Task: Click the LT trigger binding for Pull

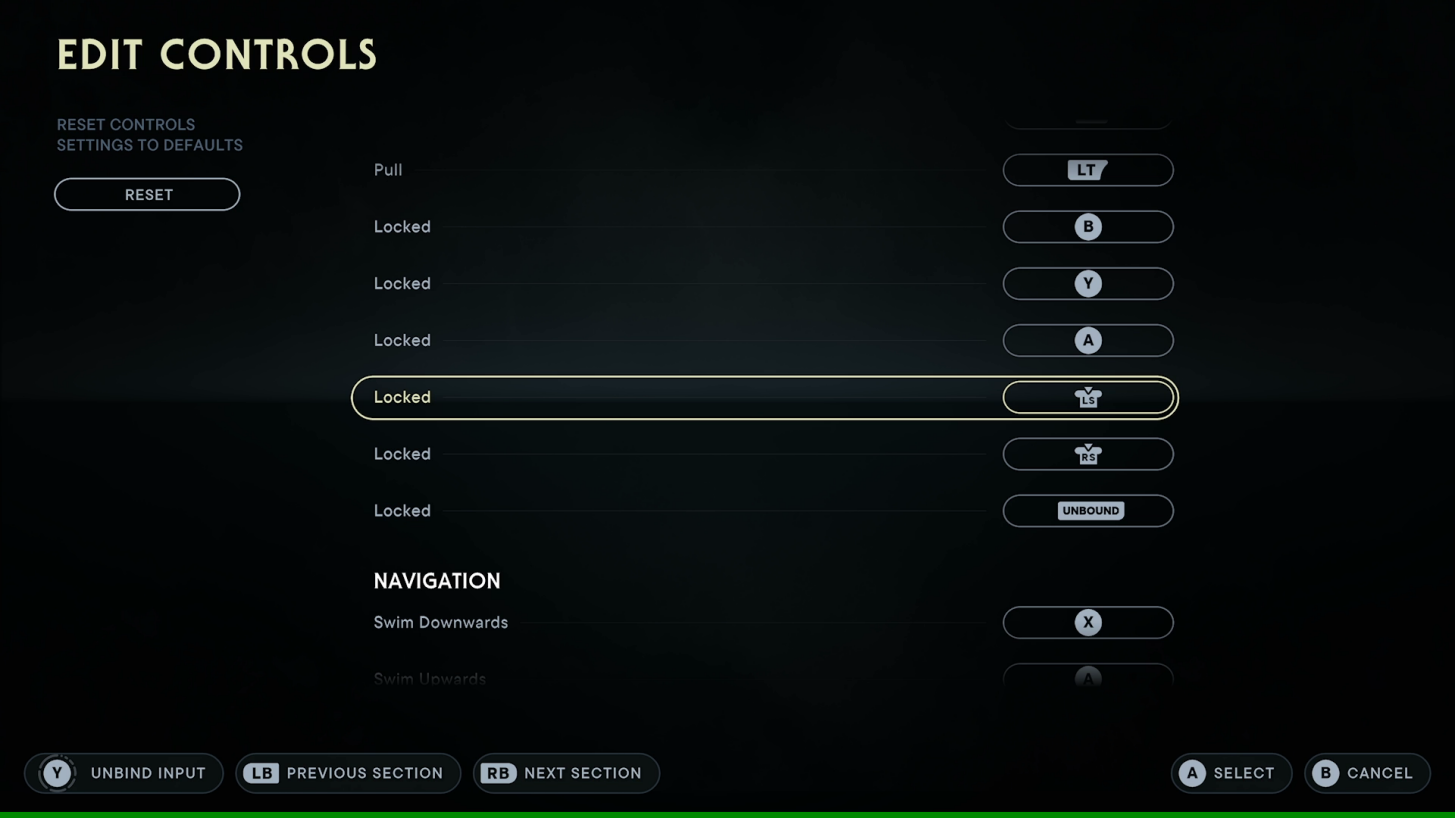Action: point(1087,170)
